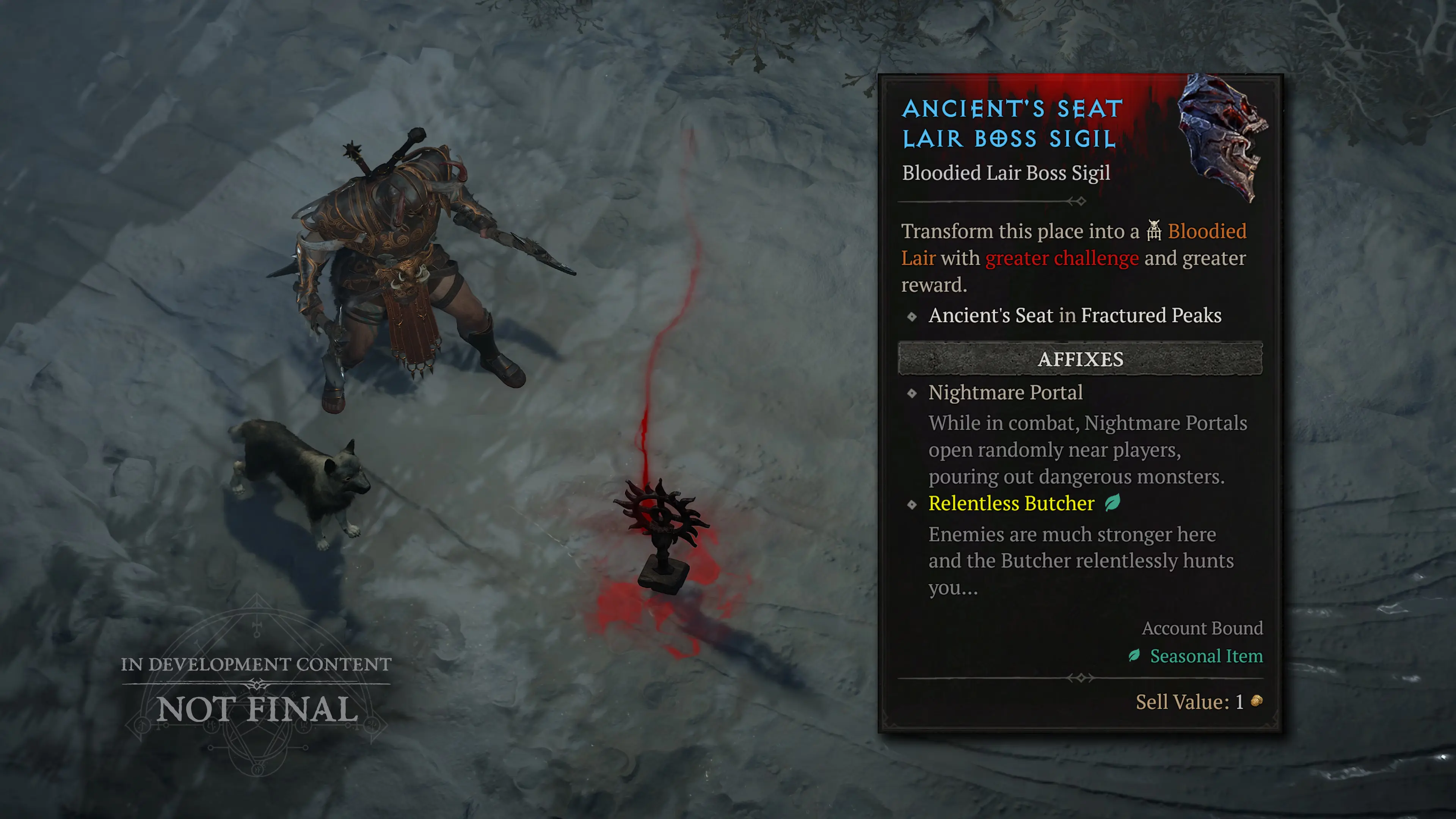Click the diamond marker before Ancient's Seat
This screenshot has width=1456, height=819.
point(912,317)
